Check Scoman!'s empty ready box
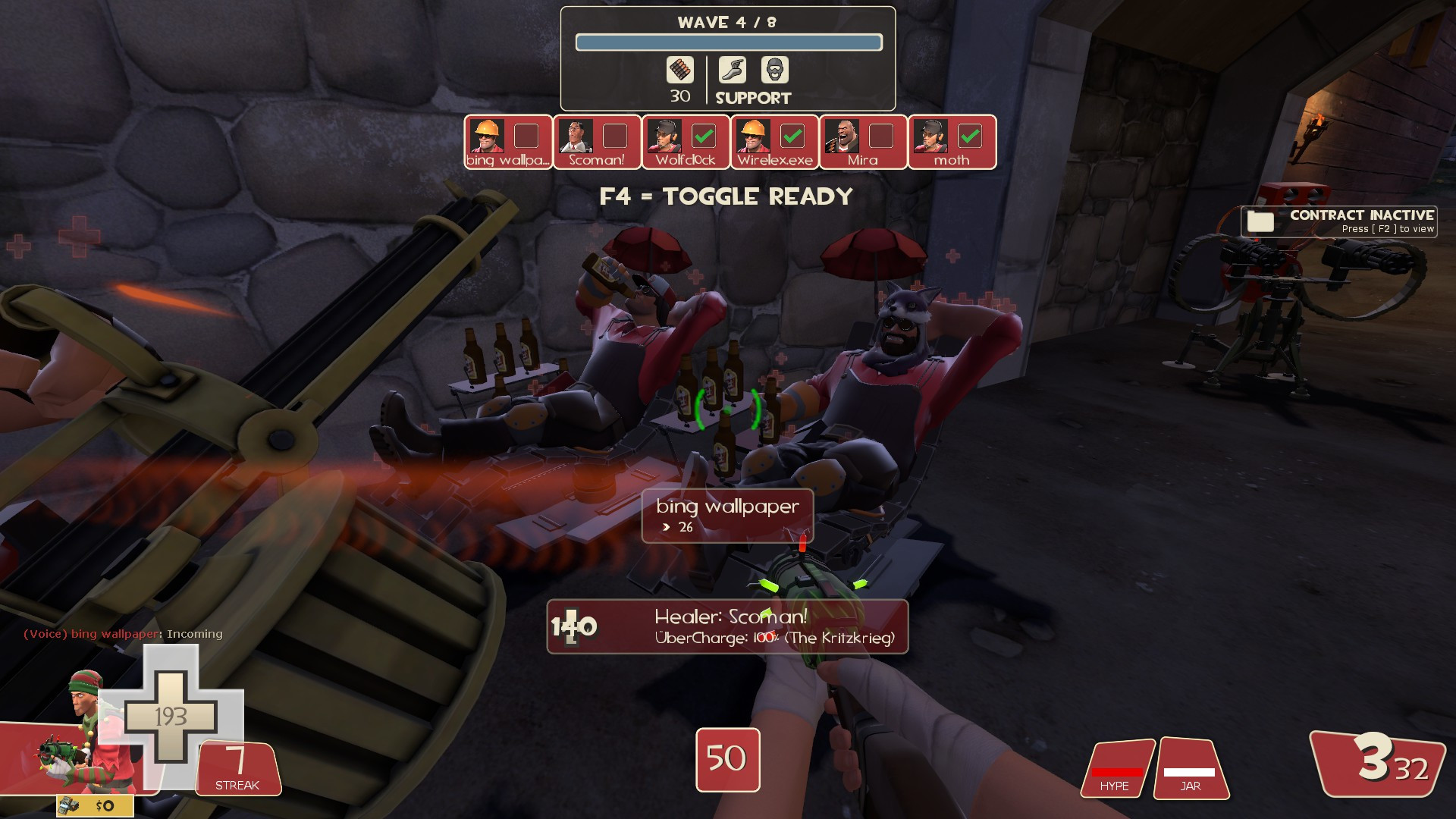The height and width of the screenshot is (819, 1456). 616,136
